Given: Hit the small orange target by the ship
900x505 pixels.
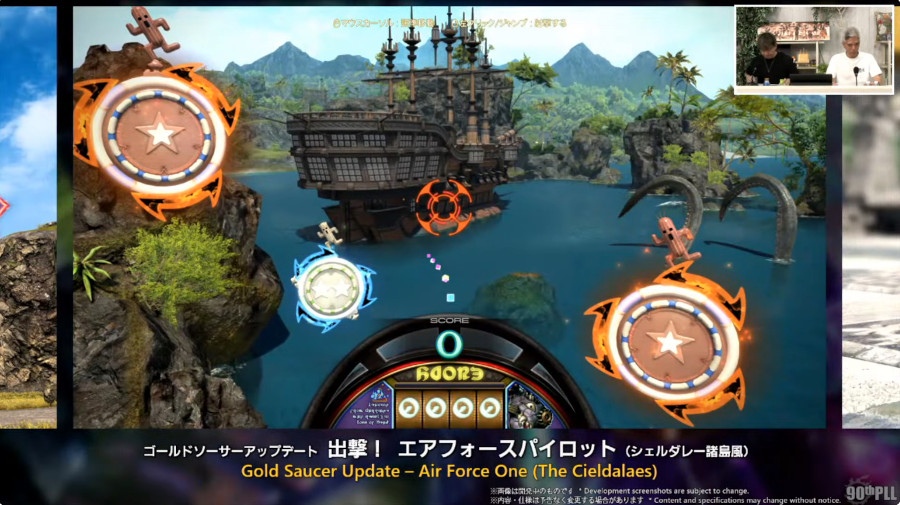Looking at the screenshot, I should [442, 203].
